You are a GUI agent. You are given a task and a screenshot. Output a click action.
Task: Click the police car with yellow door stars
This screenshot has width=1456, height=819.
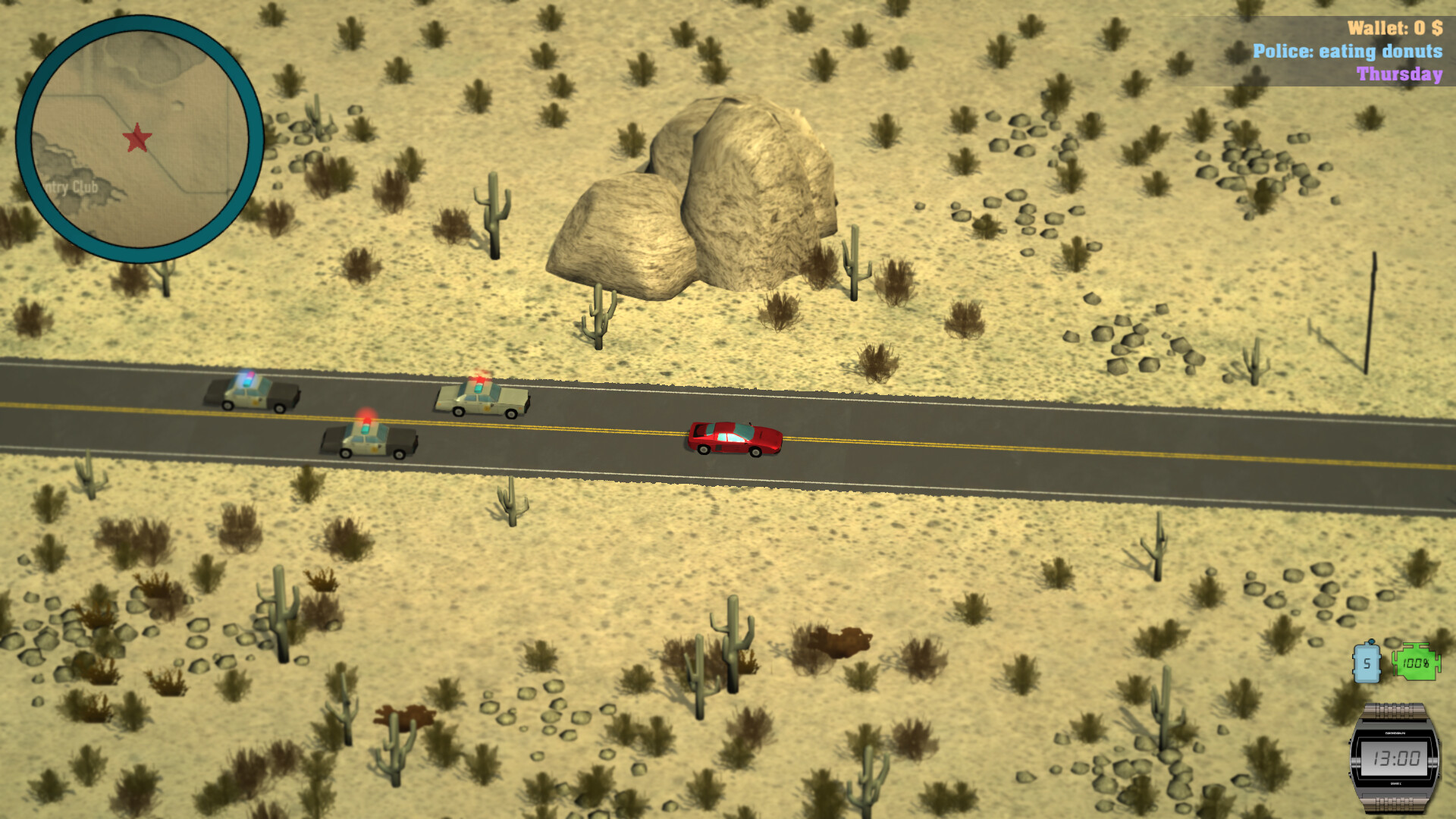[482, 400]
